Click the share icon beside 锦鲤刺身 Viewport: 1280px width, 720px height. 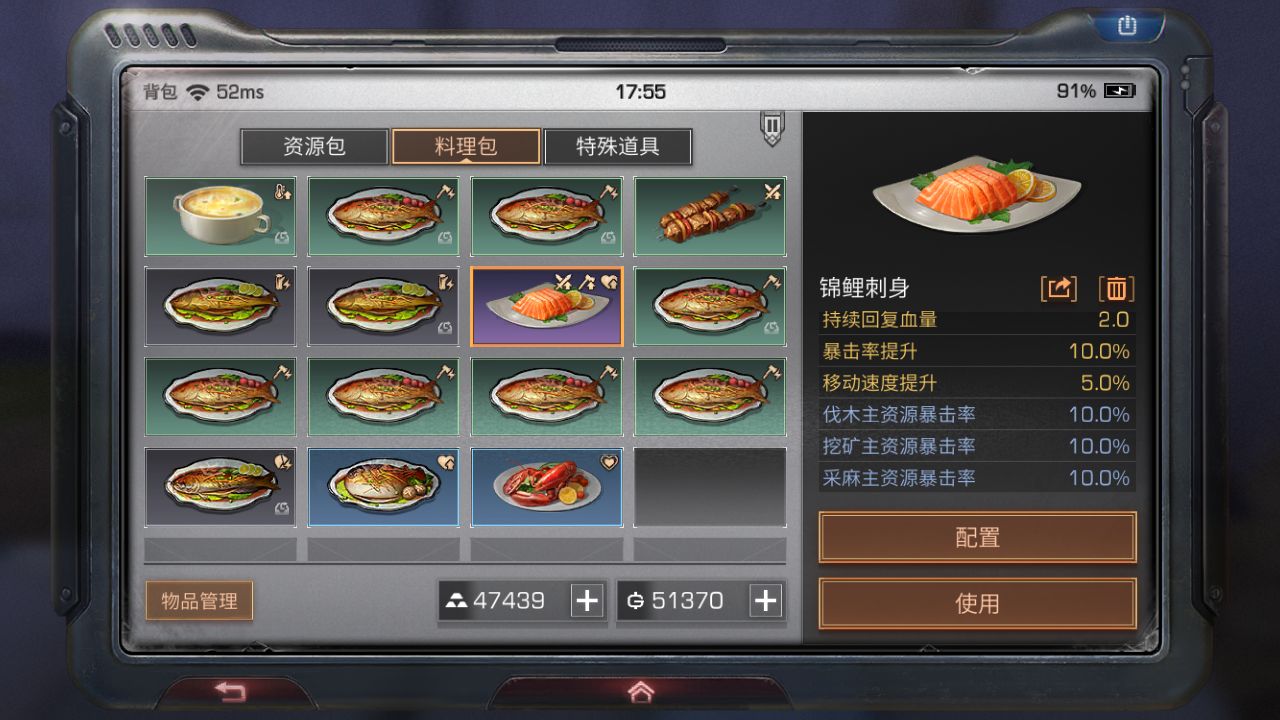pos(1059,289)
